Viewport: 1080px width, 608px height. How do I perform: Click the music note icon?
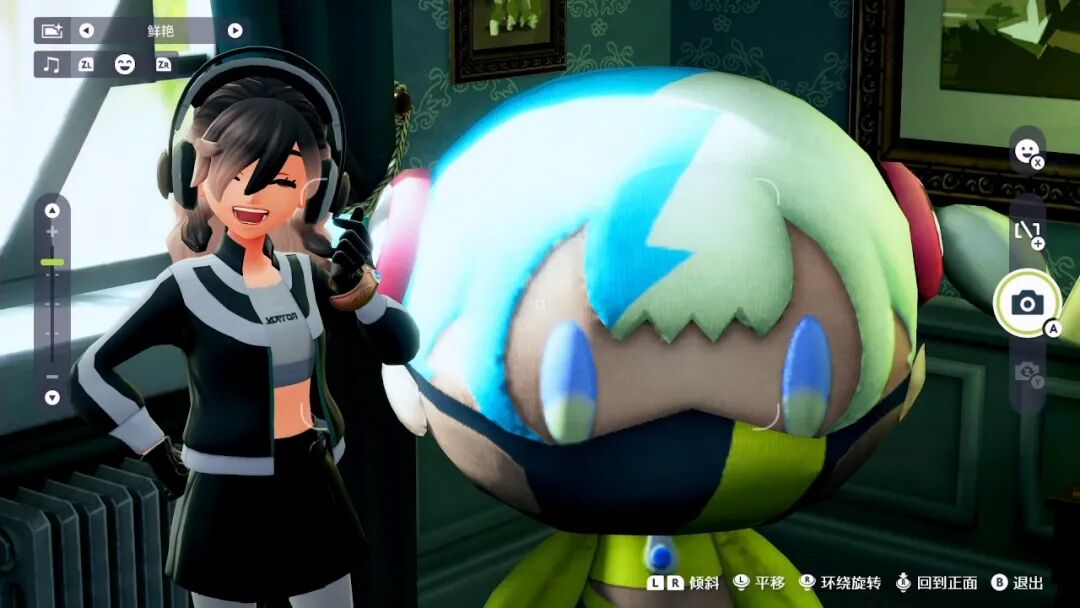52,64
